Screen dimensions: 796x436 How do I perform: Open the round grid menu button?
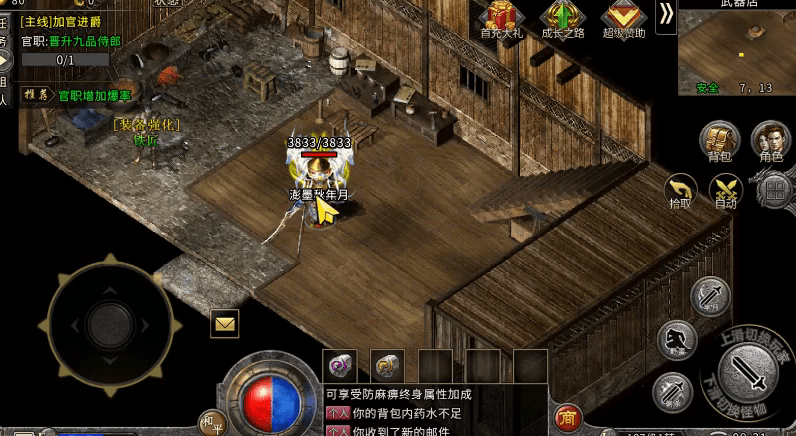pyautogui.click(x=776, y=190)
